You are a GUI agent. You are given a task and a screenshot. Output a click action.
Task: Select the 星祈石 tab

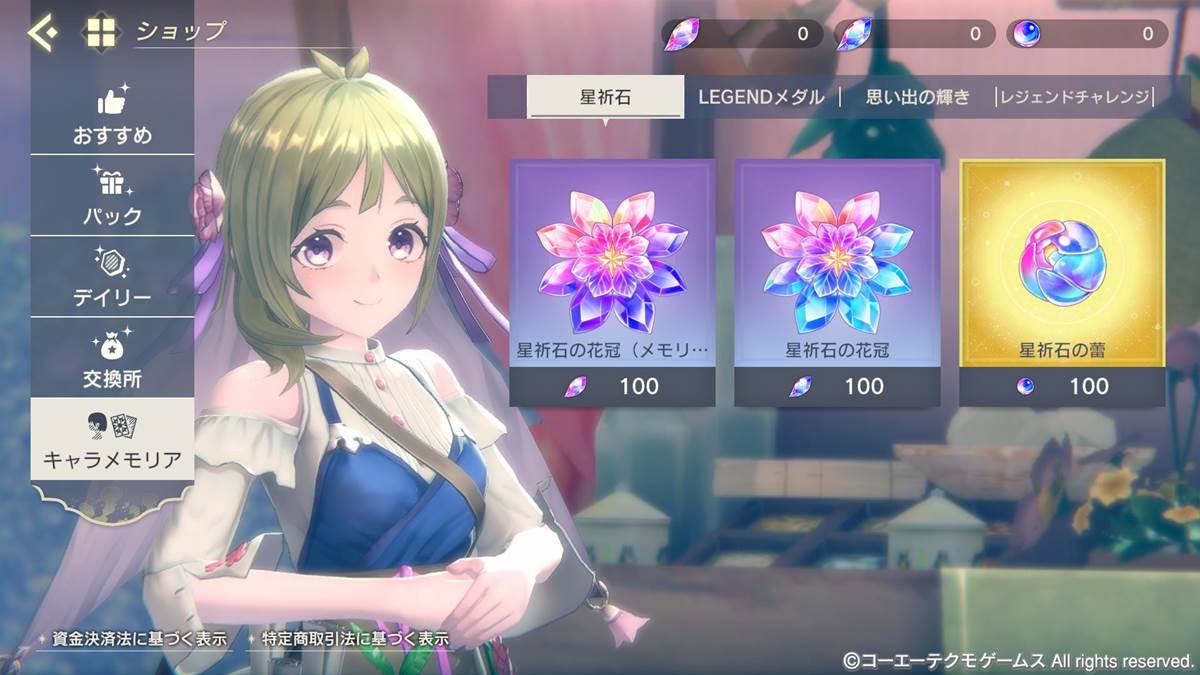605,97
